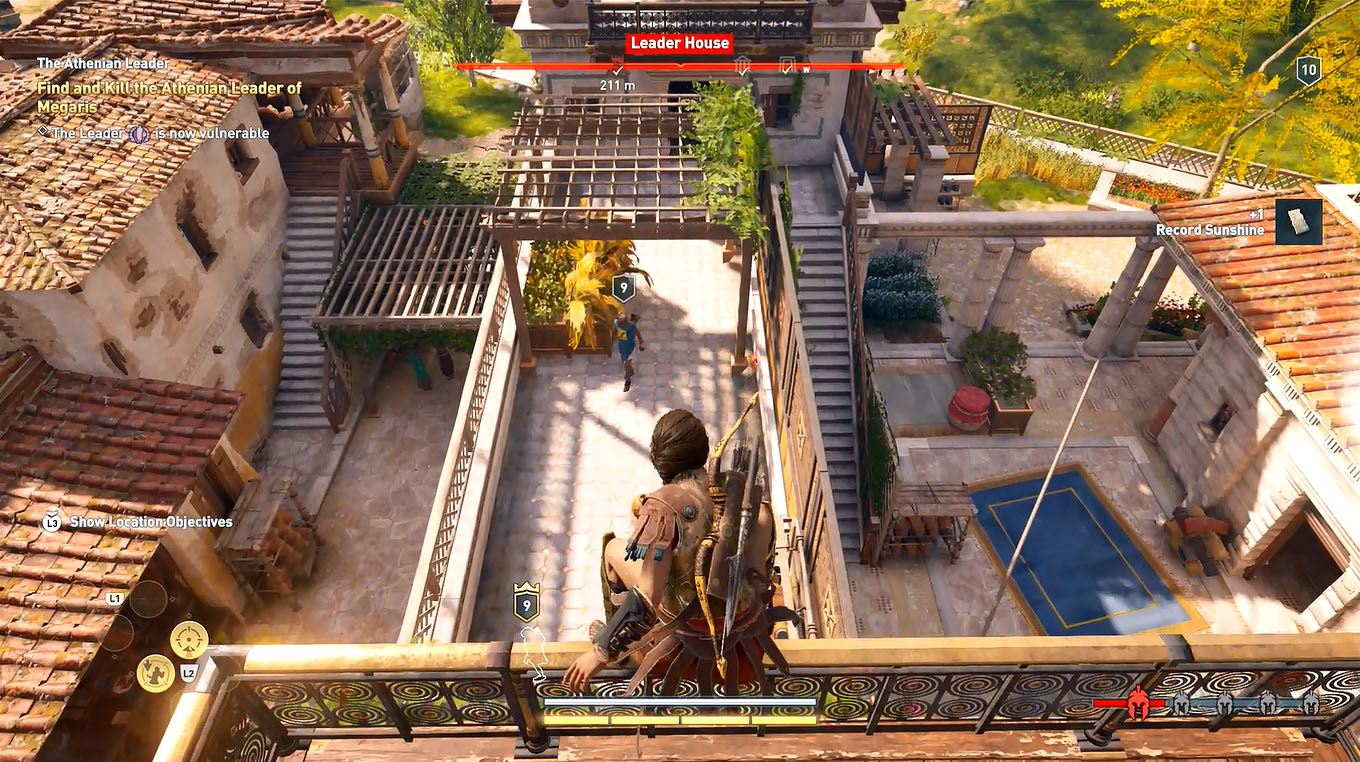The width and height of the screenshot is (1360, 762).
Task: Click the 211 m distance indicator
Action: [x=618, y=85]
